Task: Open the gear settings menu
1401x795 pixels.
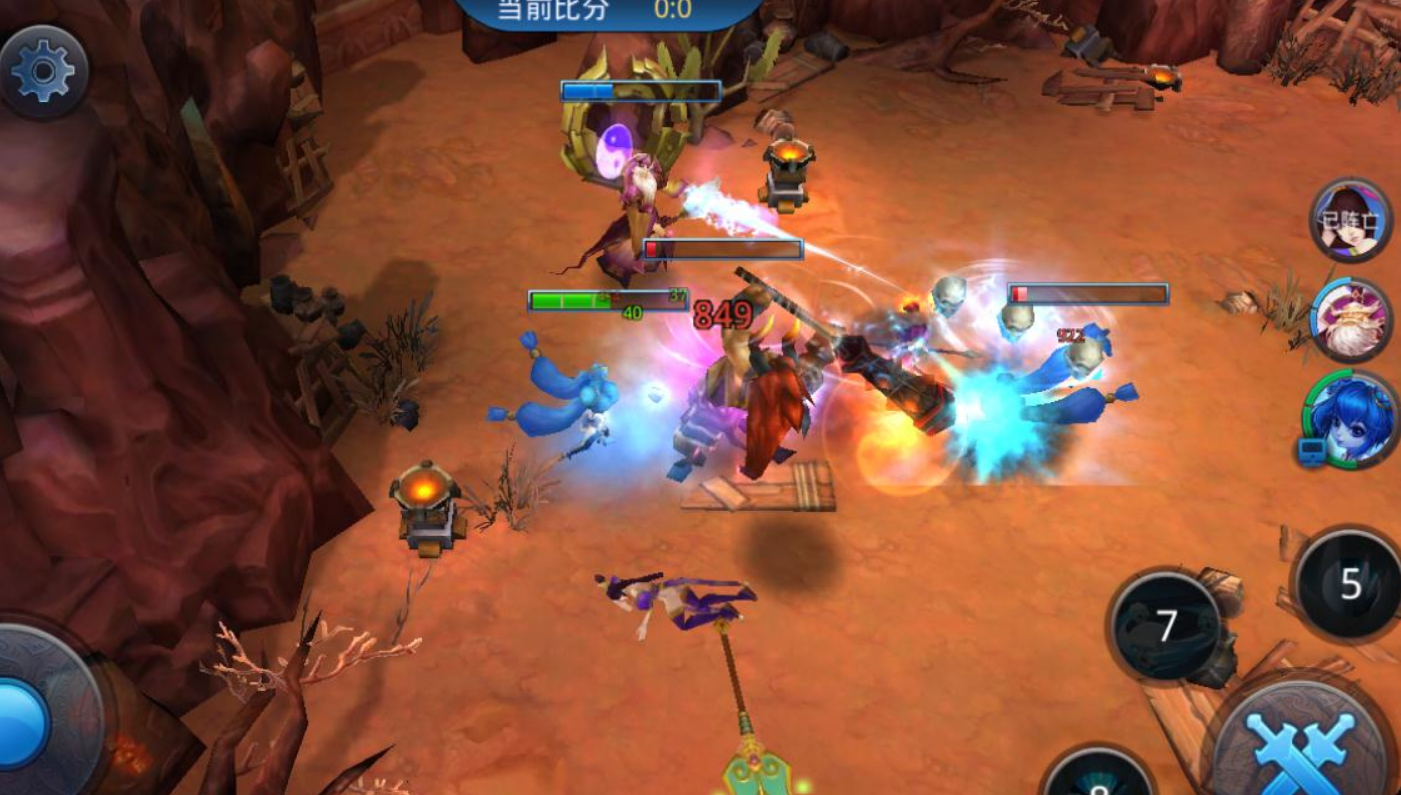Action: click(43, 72)
